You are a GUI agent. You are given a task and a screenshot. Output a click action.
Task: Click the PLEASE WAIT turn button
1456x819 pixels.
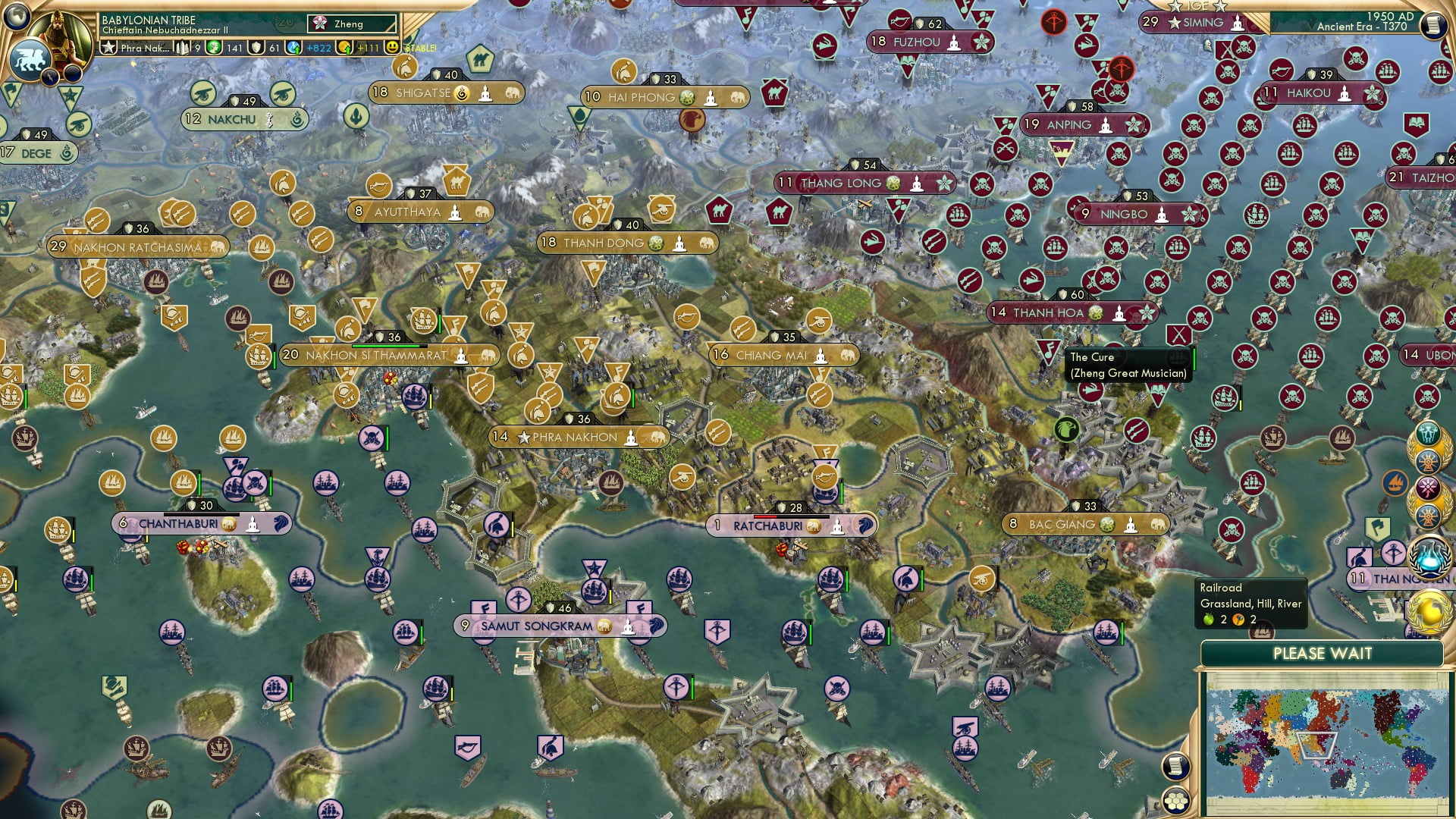click(1322, 654)
